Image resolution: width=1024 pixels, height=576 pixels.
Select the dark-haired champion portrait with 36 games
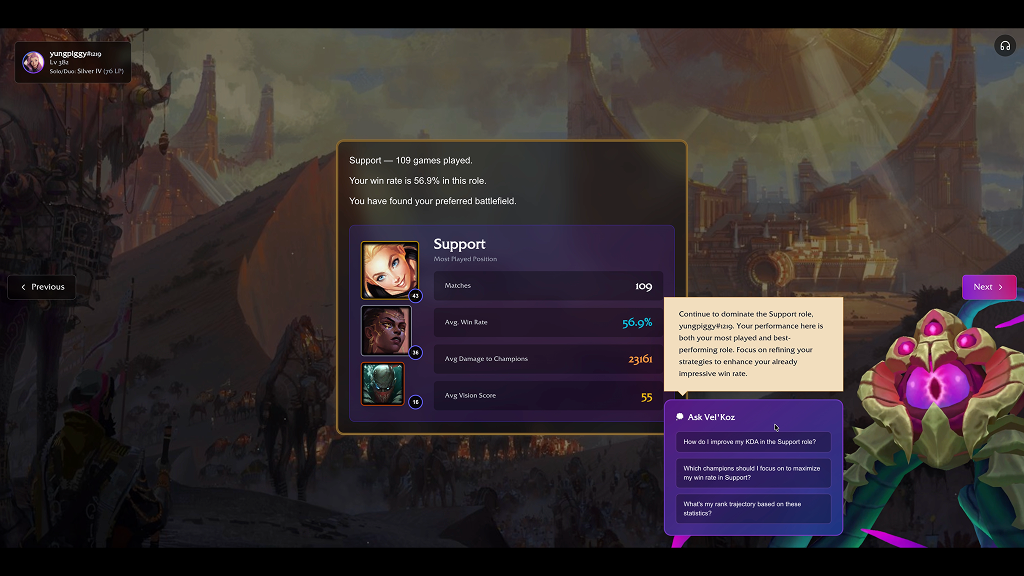[386, 330]
